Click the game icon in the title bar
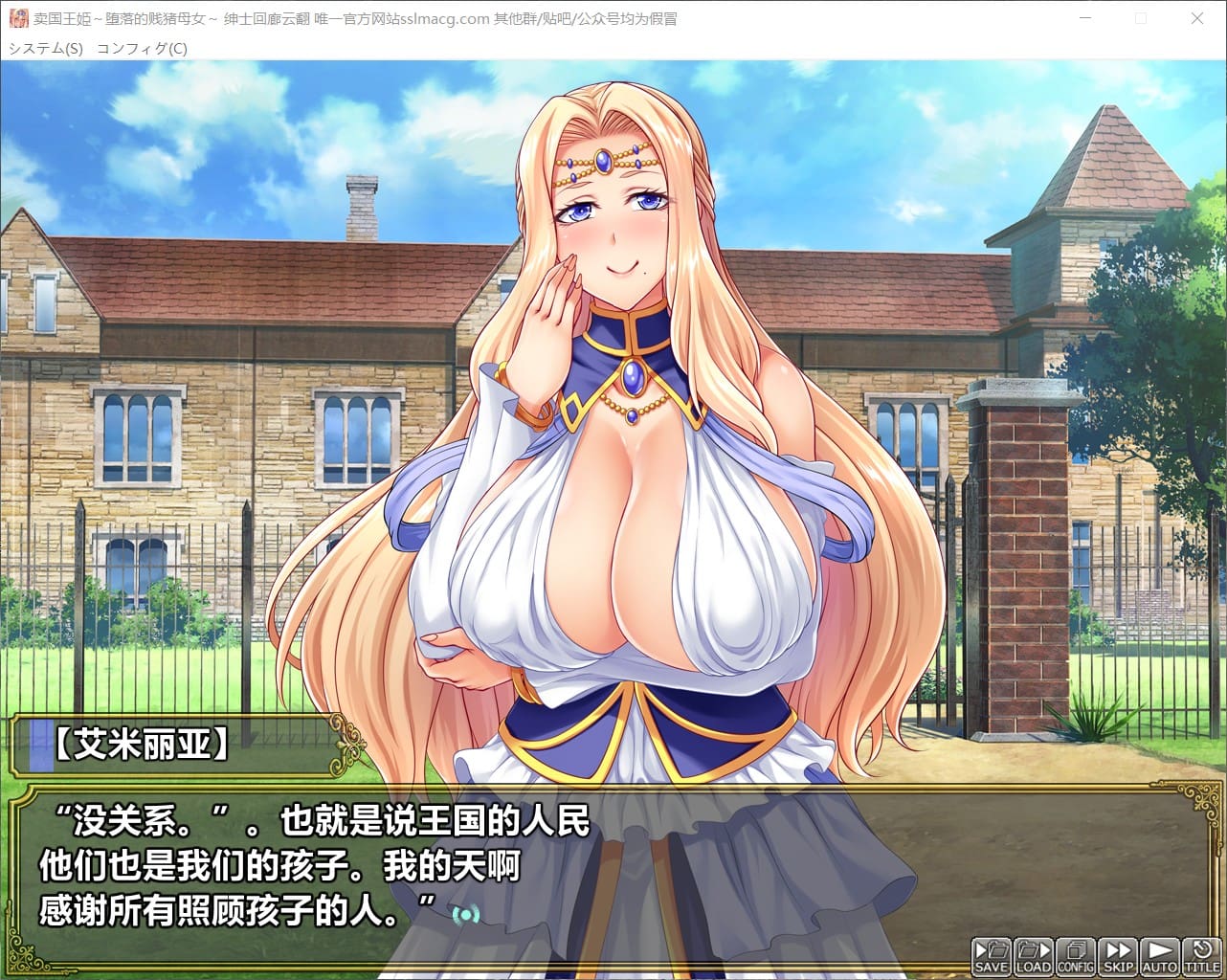Viewport: 1227px width, 980px height. 19,19
